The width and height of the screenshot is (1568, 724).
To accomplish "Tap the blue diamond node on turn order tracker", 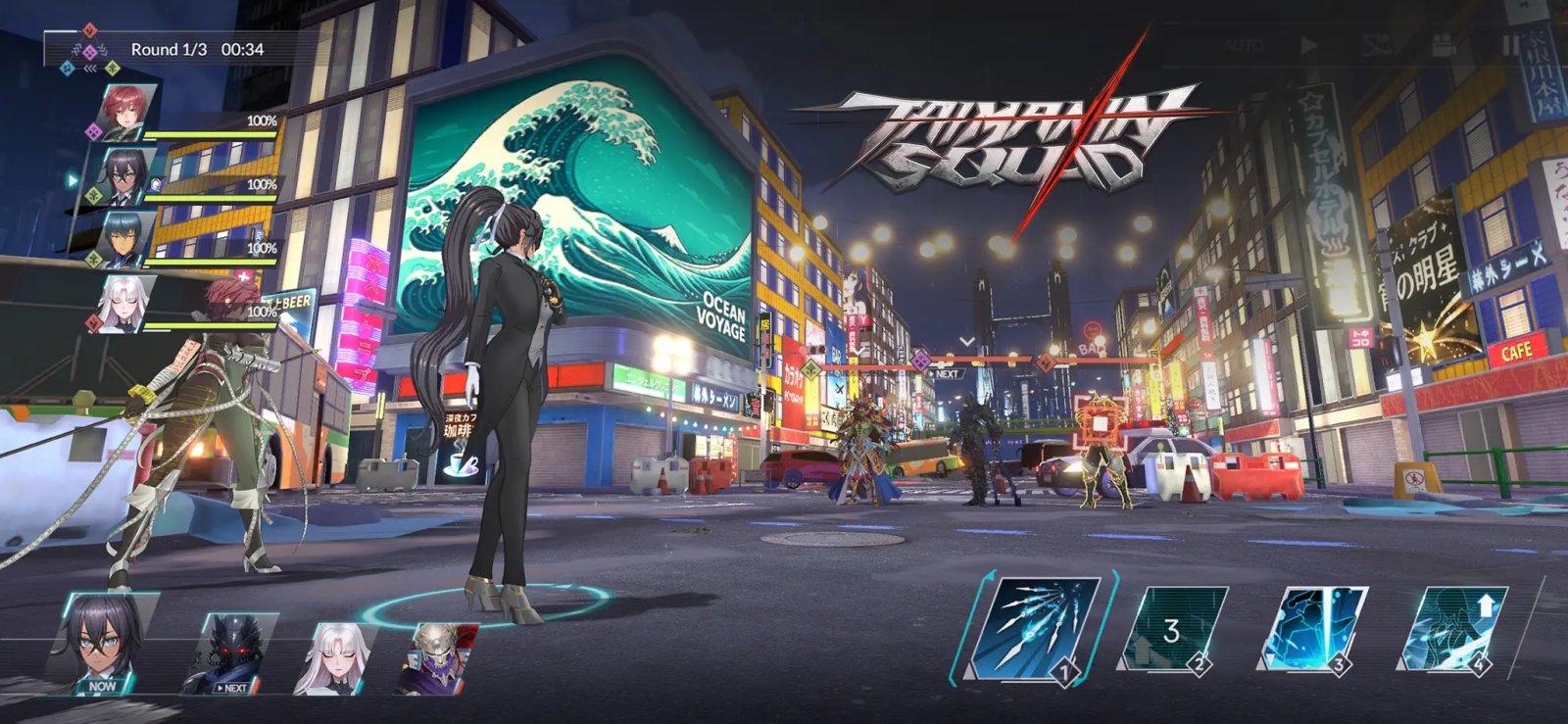I will click(x=67, y=68).
